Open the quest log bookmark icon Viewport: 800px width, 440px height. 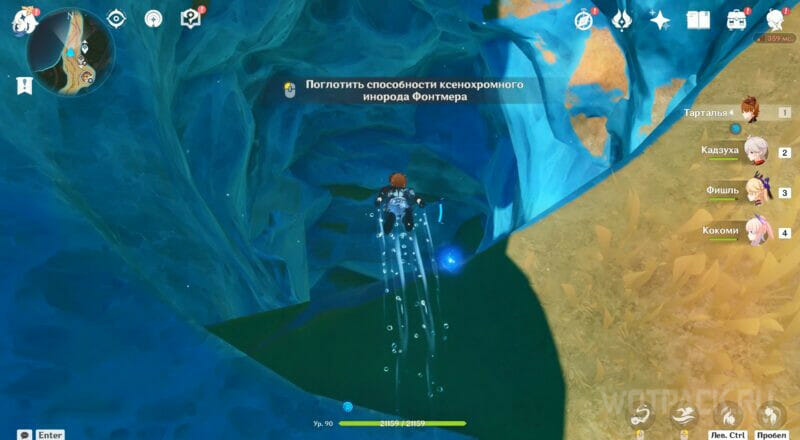pyautogui.click(x=23, y=86)
